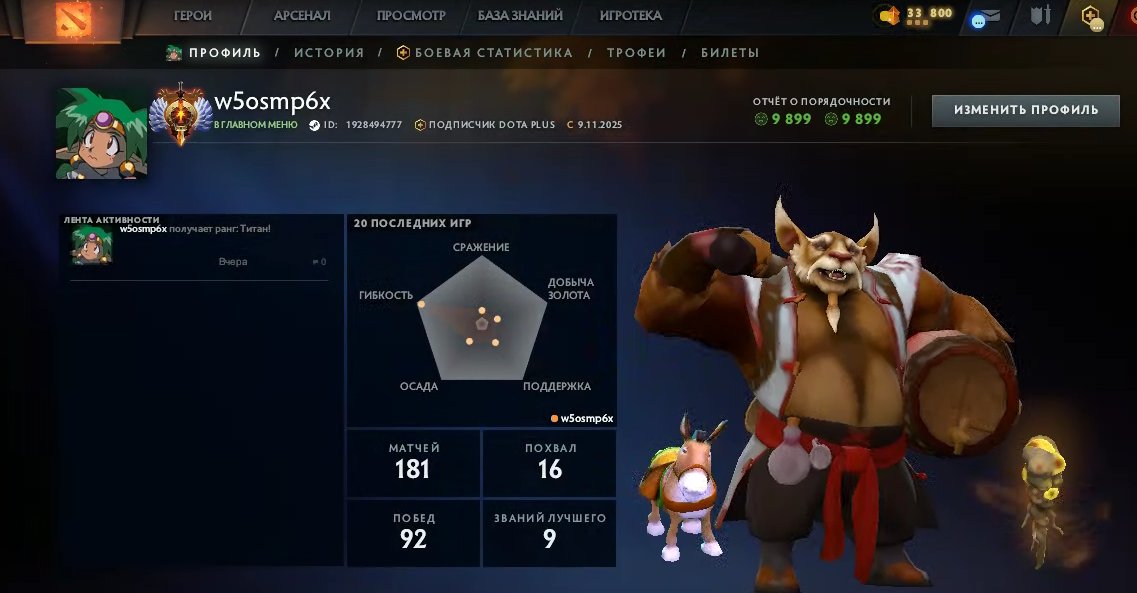1137x593 pixels.
Task: Select the Профиль tab
Action: pyautogui.click(x=213, y=53)
